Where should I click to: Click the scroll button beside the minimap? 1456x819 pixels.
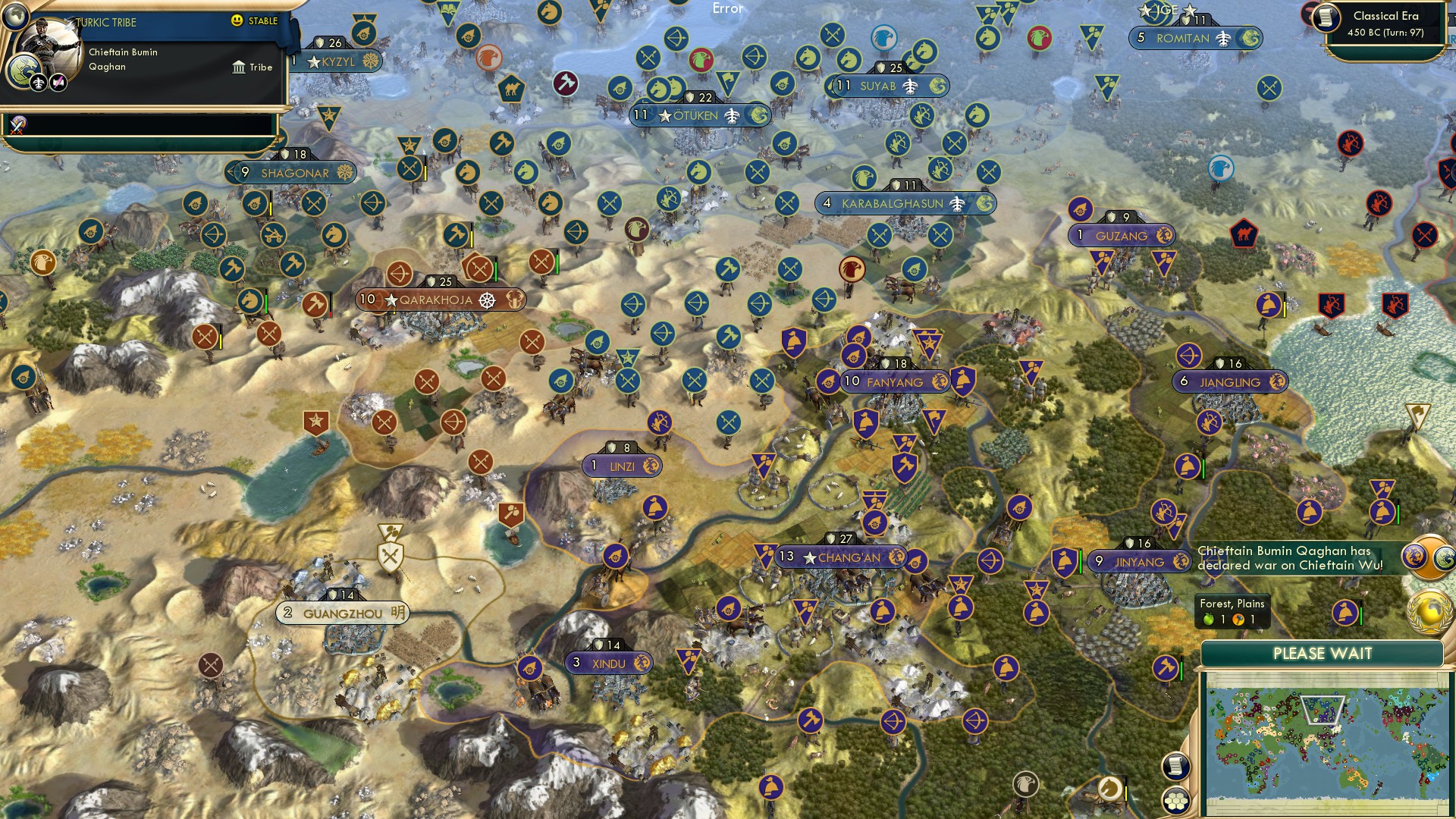click(x=1175, y=766)
